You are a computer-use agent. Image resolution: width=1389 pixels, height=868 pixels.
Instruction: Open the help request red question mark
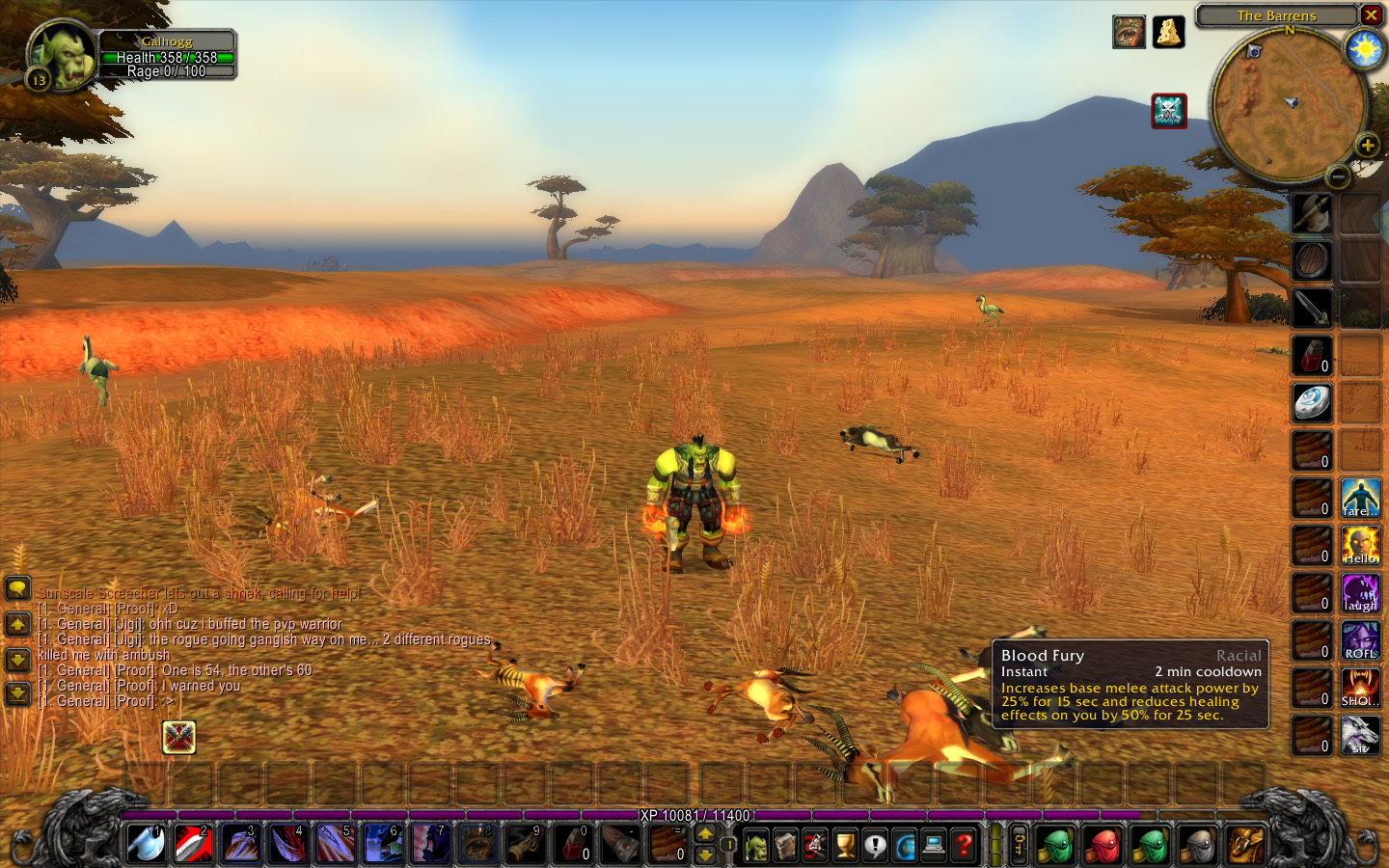964,846
